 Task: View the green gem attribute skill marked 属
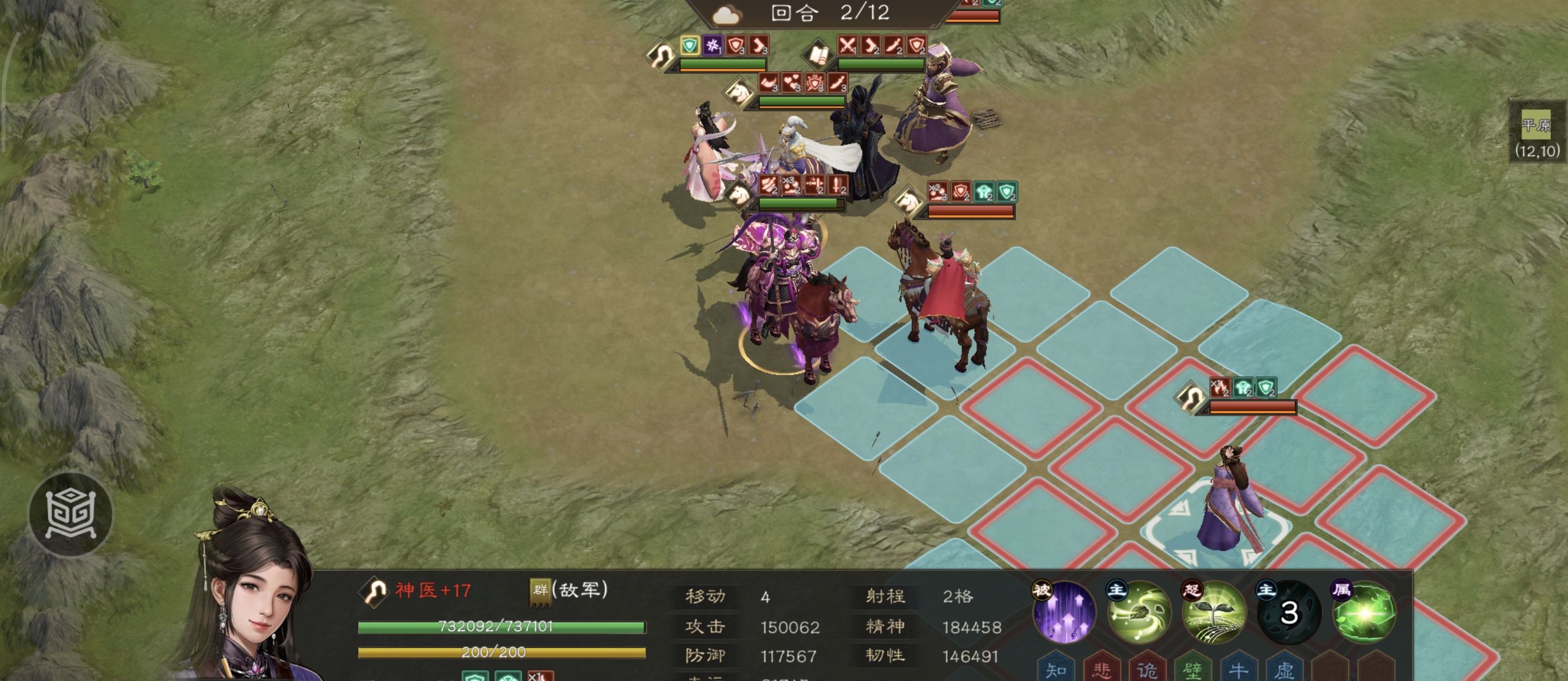[x=1364, y=612]
